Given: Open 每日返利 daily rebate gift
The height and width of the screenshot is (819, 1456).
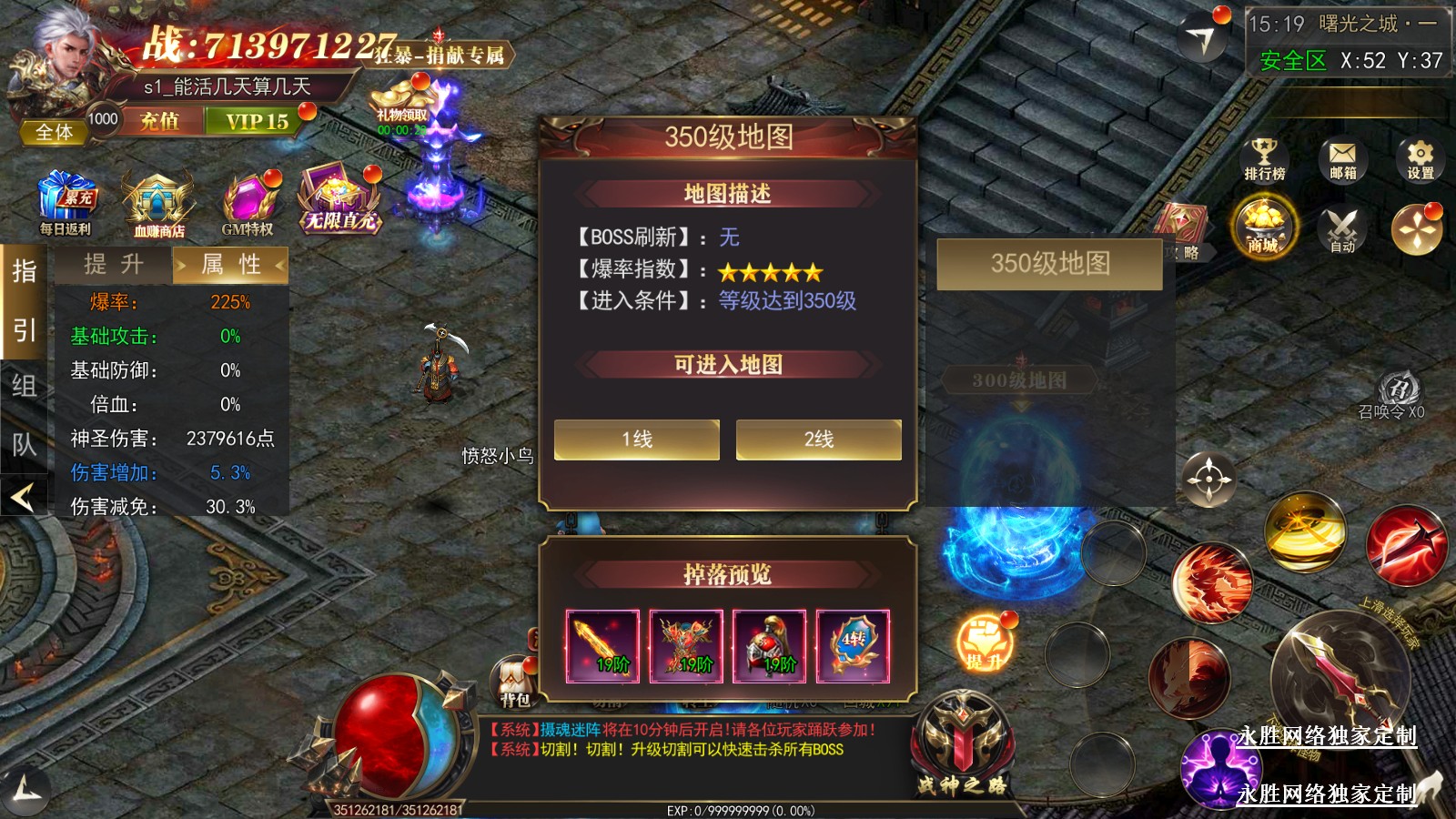Looking at the screenshot, I should tap(66, 204).
